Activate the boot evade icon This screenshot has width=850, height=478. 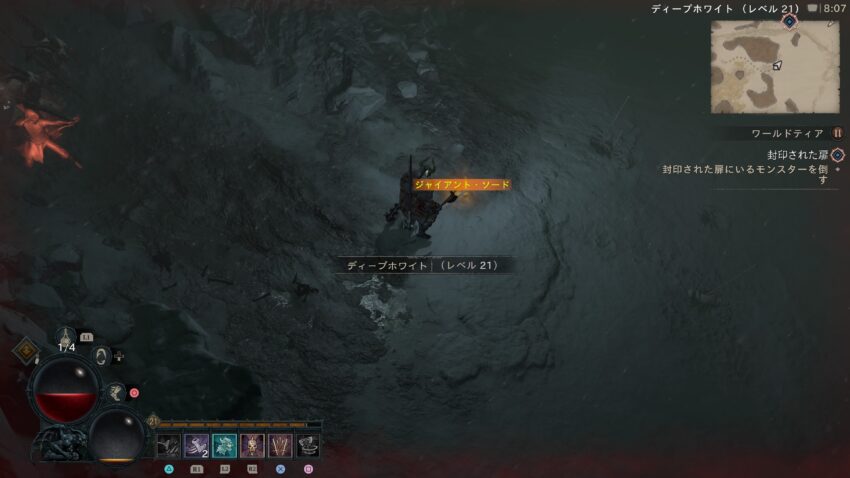(x=116, y=393)
